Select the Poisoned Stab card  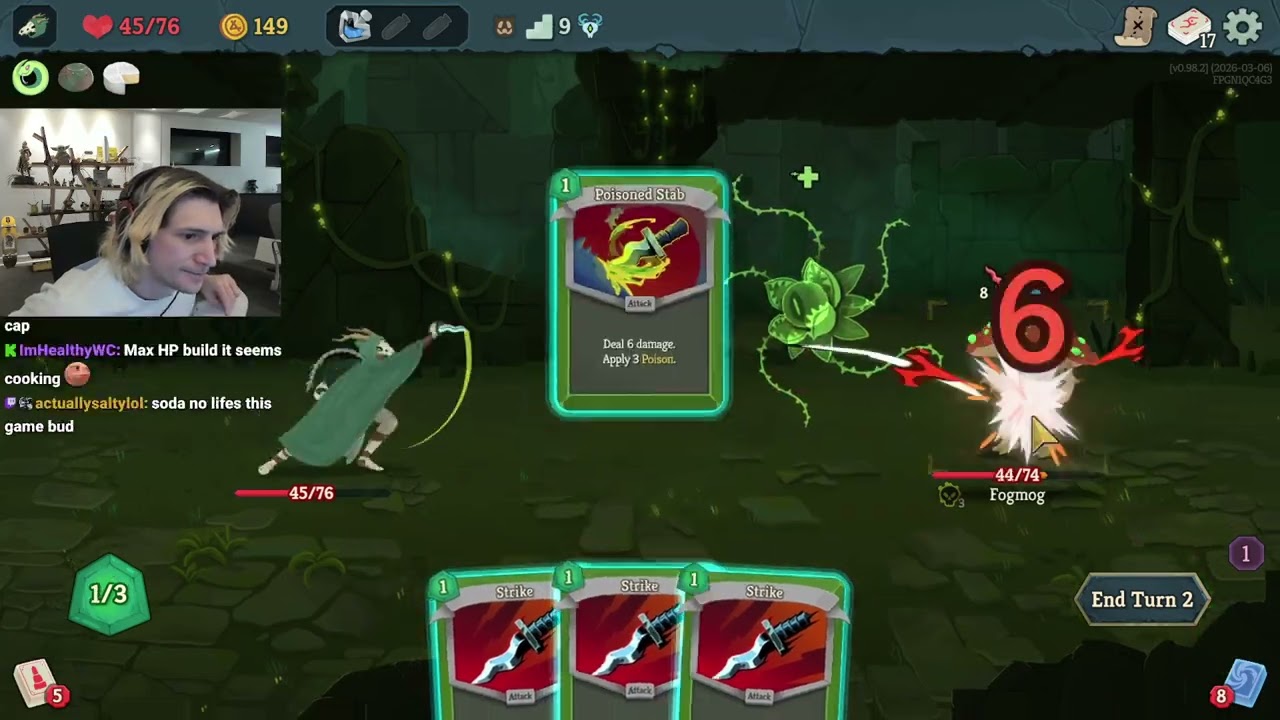(x=640, y=292)
